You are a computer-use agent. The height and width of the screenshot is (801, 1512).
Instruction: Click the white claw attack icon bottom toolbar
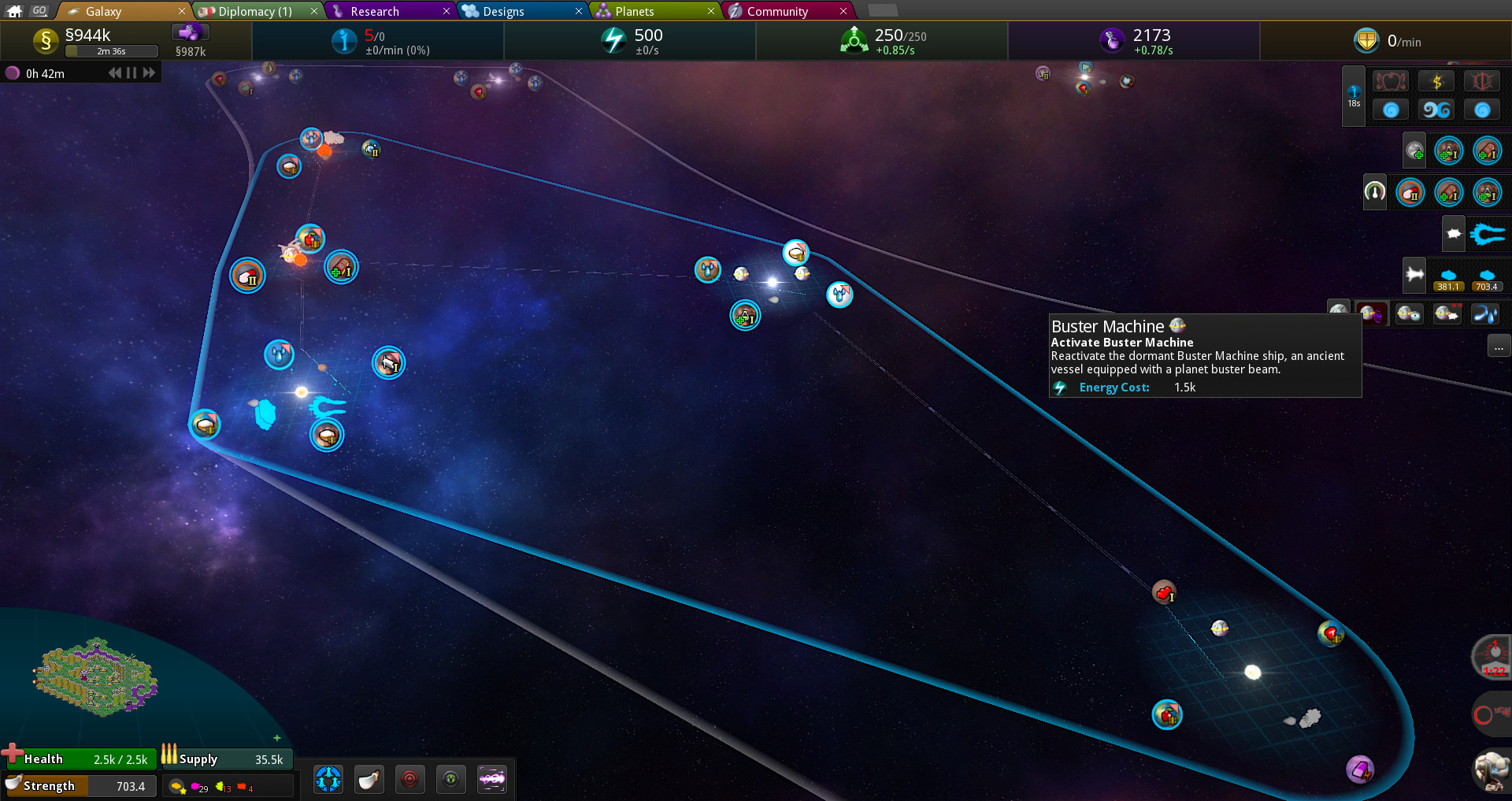pos(369,779)
